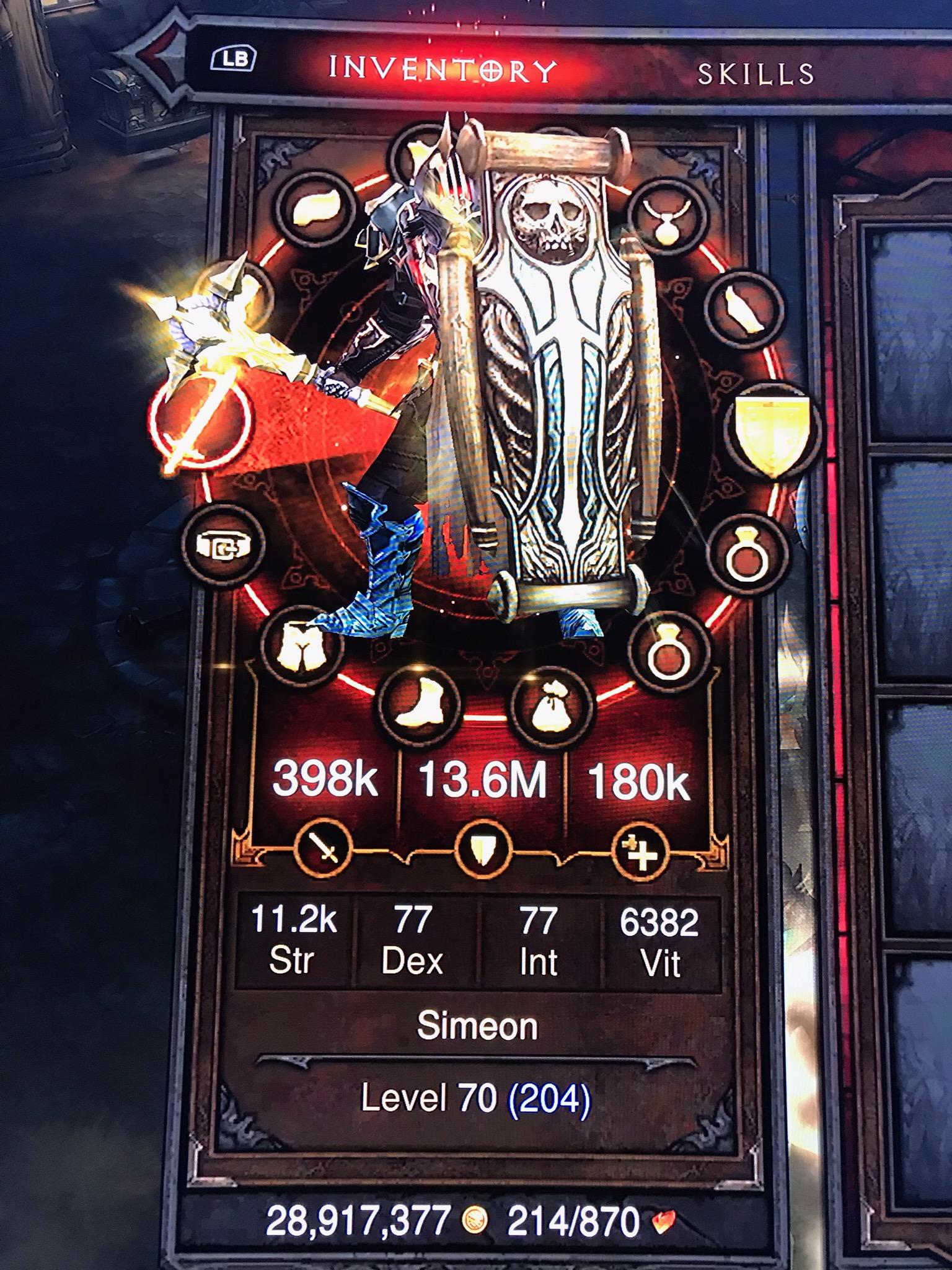
Task: Open the amulet equipment slot
Action: coord(667,214)
